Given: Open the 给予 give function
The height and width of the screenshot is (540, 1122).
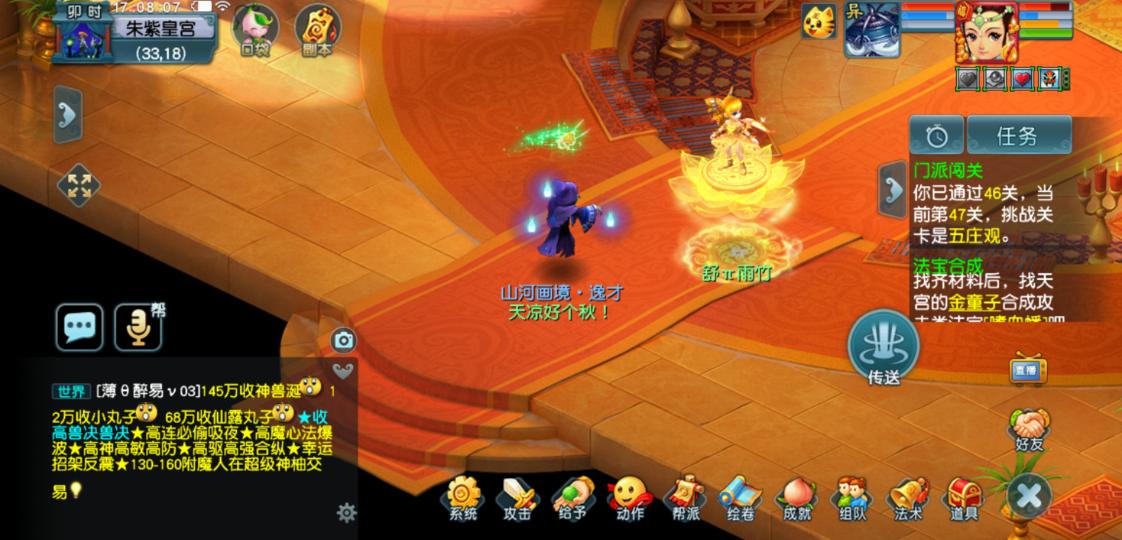Looking at the screenshot, I should pyautogui.click(x=573, y=497).
